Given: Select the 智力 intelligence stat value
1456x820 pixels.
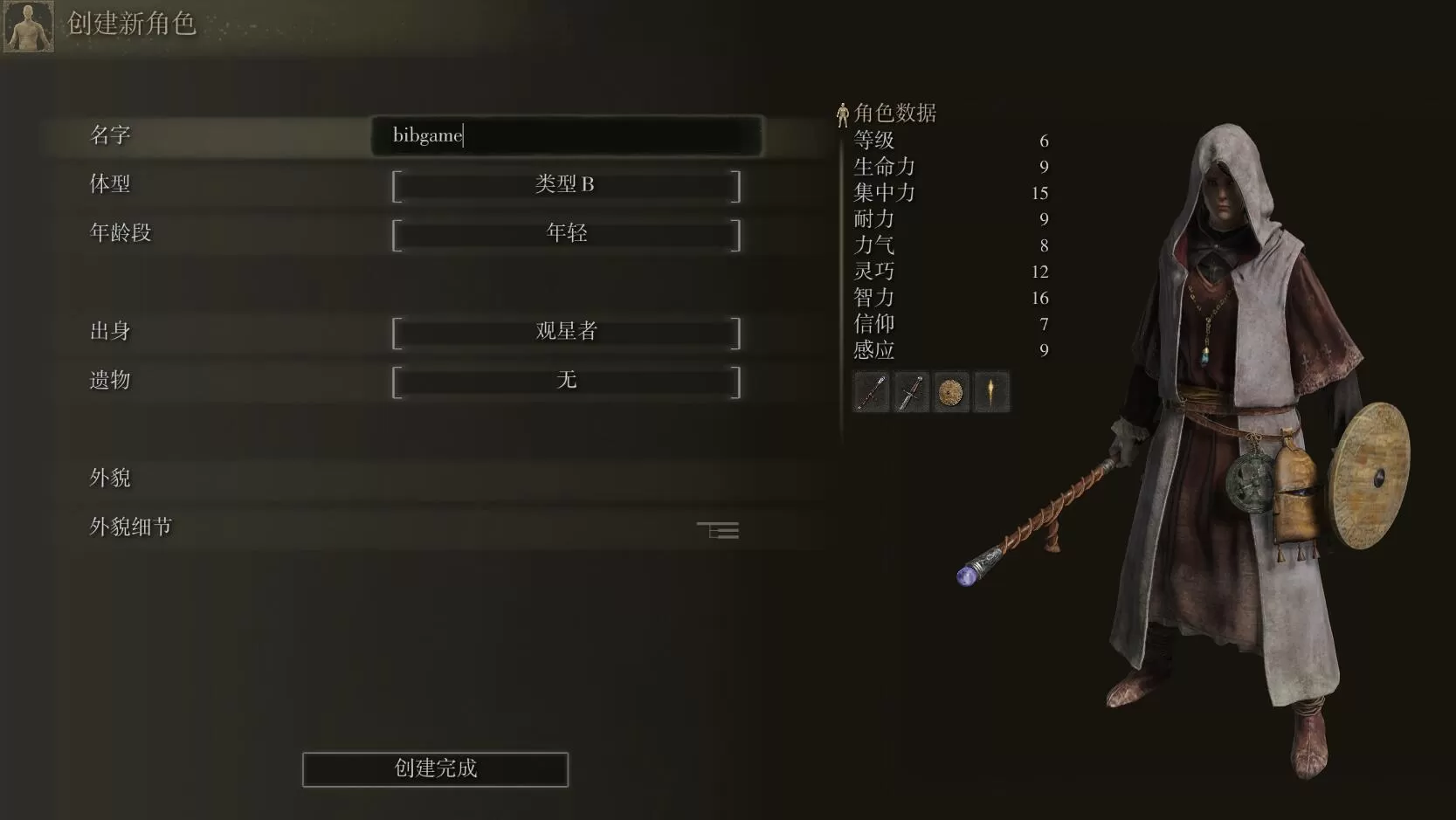Looking at the screenshot, I should [x=873, y=298].
